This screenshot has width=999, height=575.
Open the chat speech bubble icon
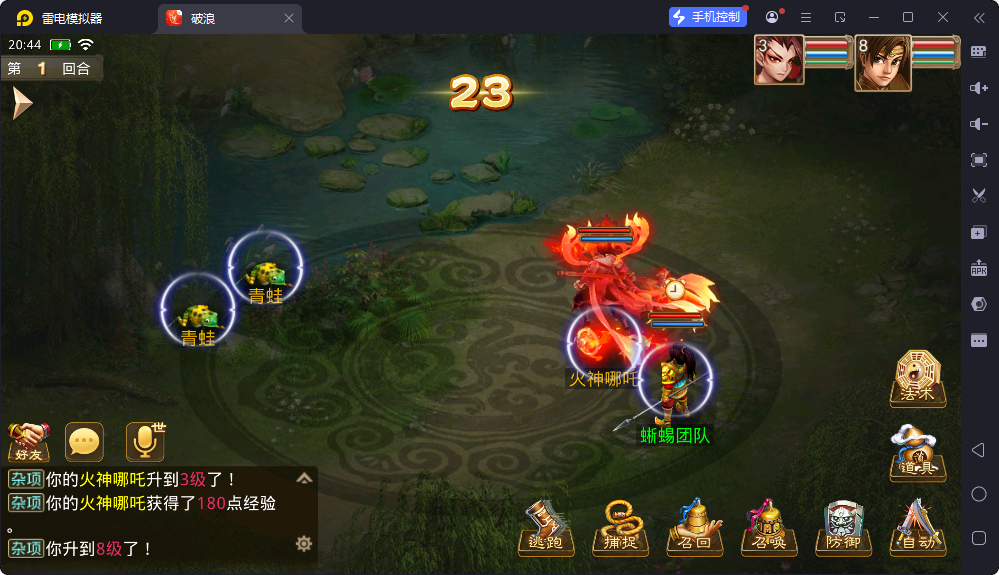(84, 441)
